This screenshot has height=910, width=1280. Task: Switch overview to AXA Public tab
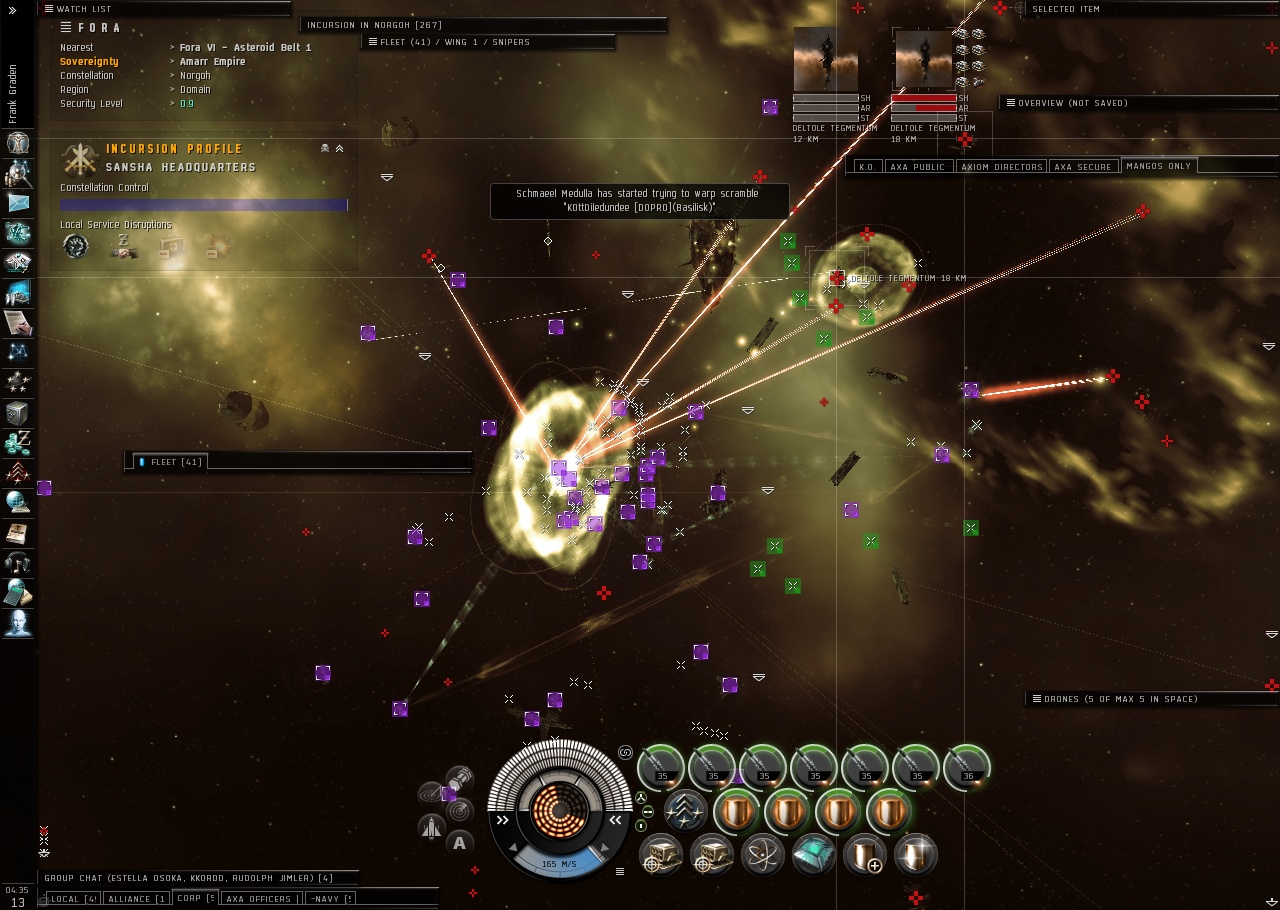point(917,167)
